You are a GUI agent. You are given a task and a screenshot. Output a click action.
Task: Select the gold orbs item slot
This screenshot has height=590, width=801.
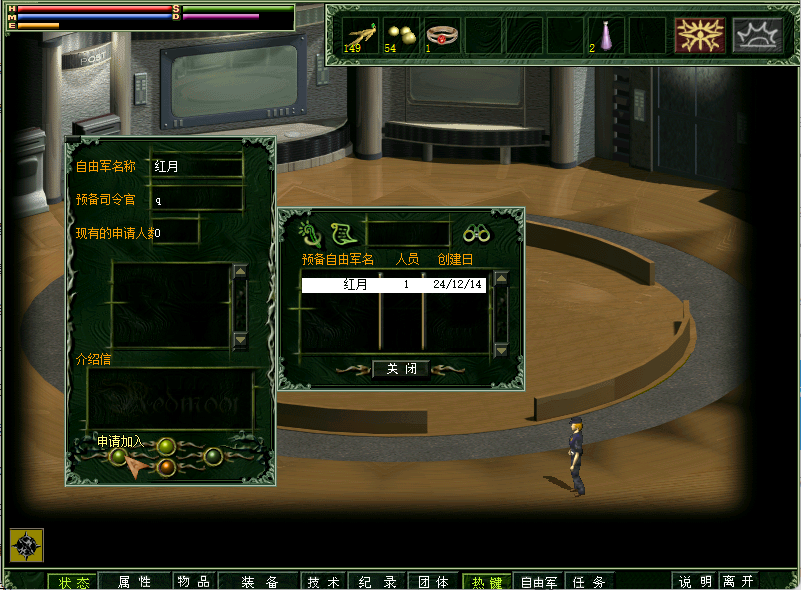pos(401,35)
